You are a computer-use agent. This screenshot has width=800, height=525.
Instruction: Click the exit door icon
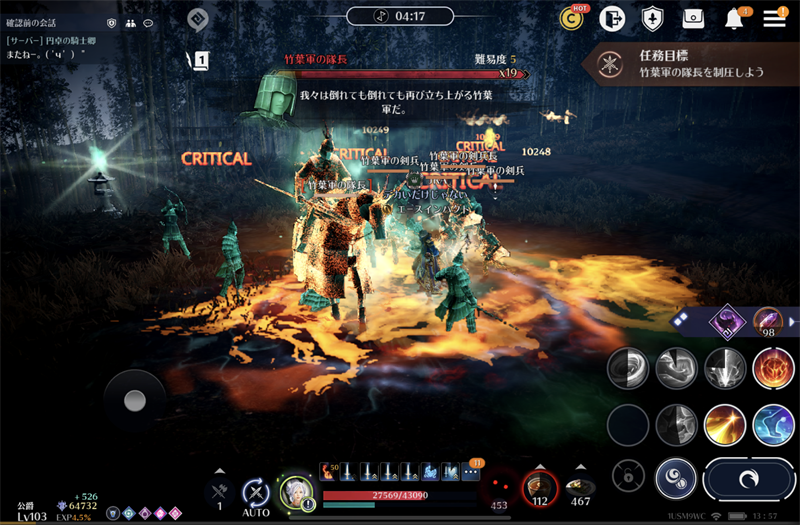(612, 18)
